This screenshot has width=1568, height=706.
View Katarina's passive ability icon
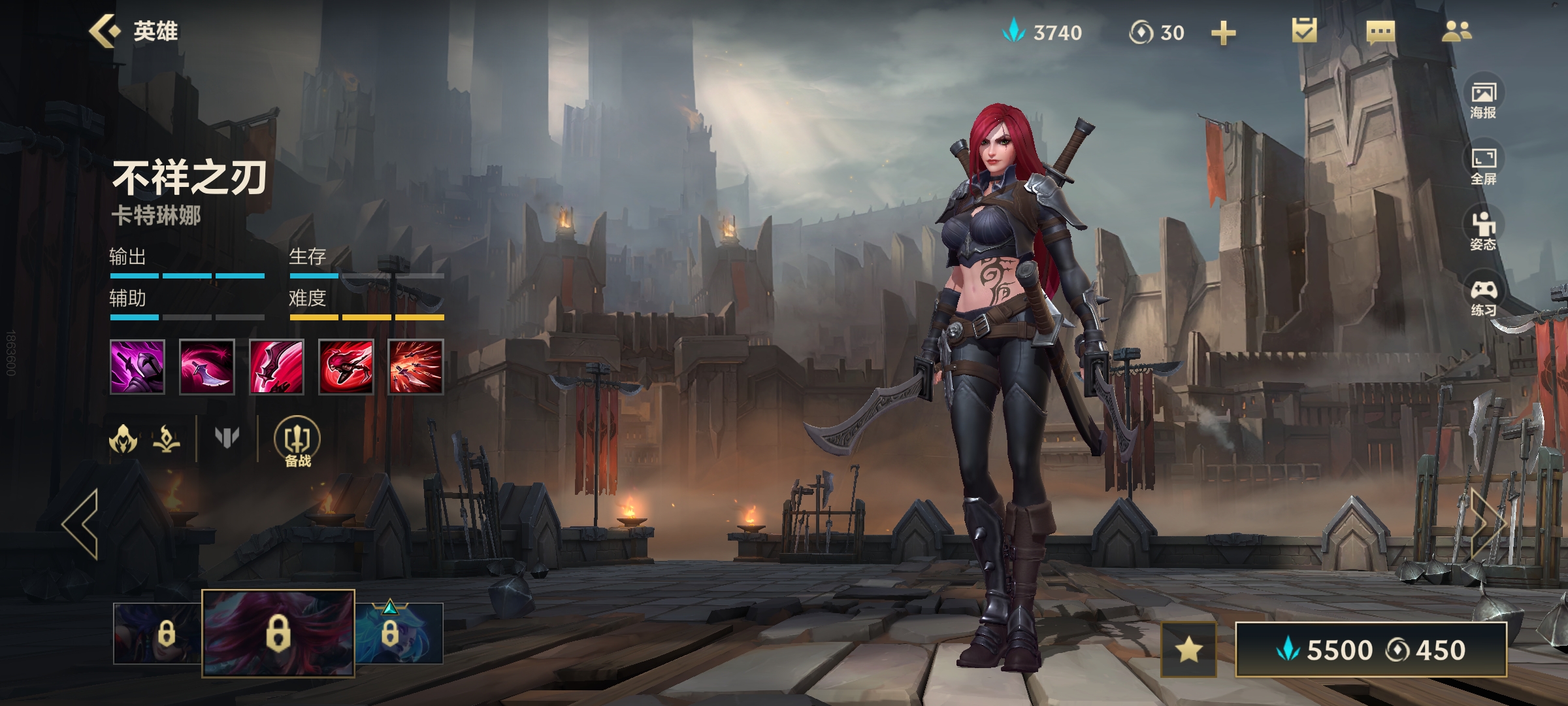pos(137,367)
